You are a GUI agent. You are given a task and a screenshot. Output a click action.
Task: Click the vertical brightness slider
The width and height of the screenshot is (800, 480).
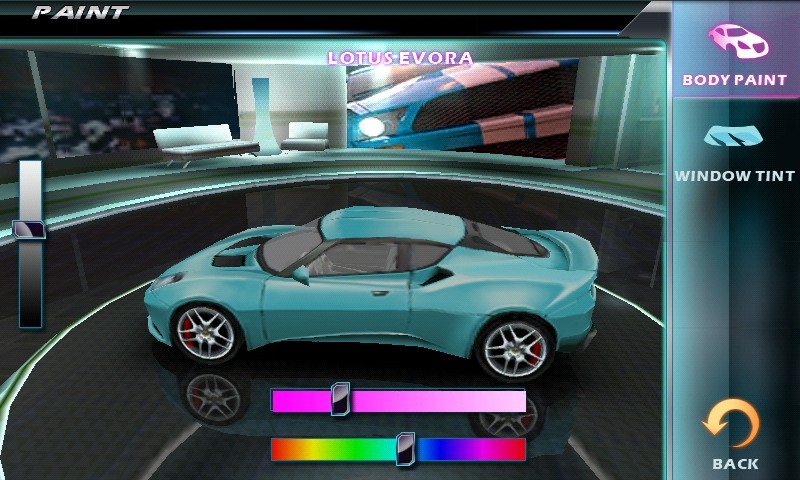point(30,244)
